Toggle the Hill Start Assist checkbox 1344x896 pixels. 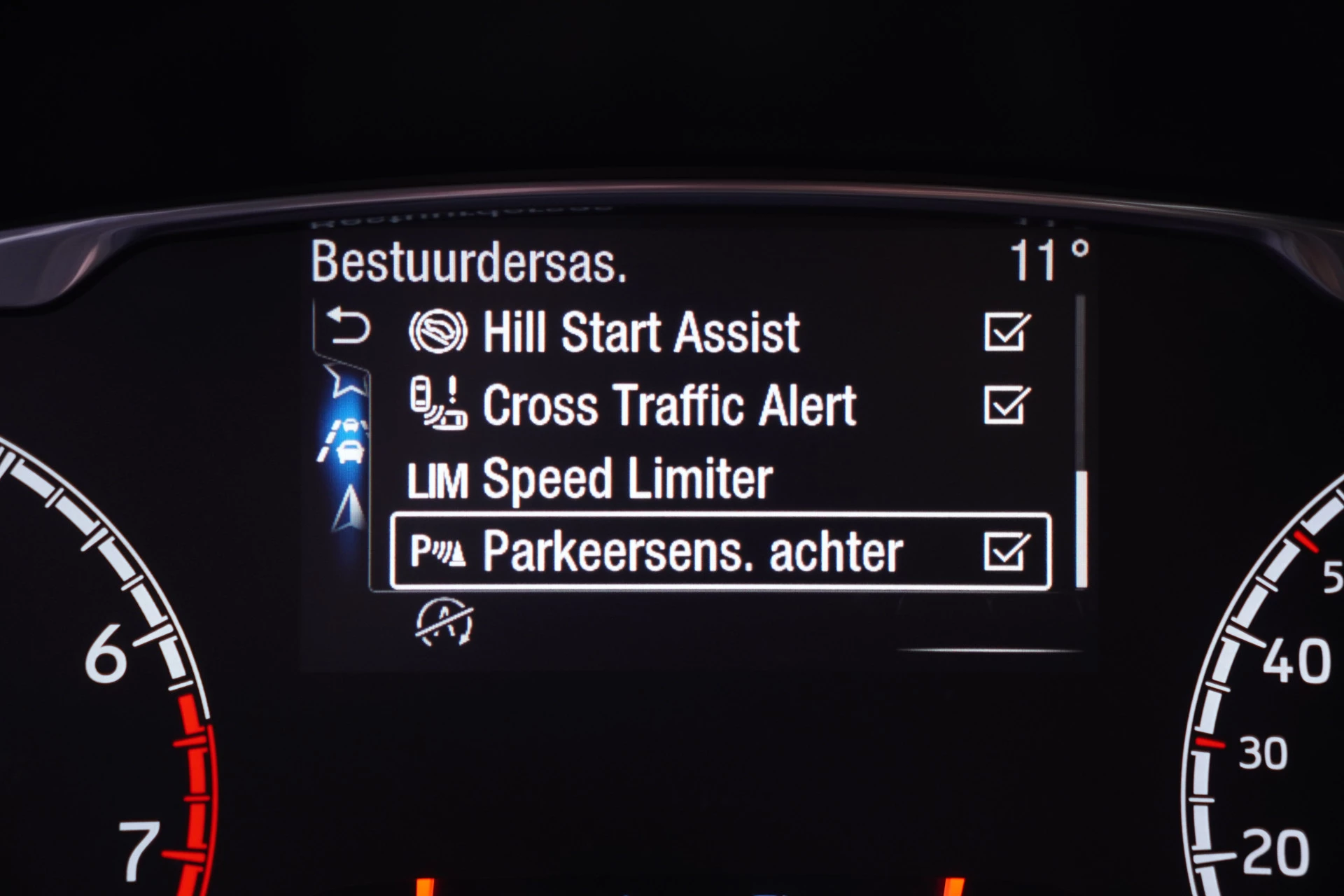[1007, 332]
